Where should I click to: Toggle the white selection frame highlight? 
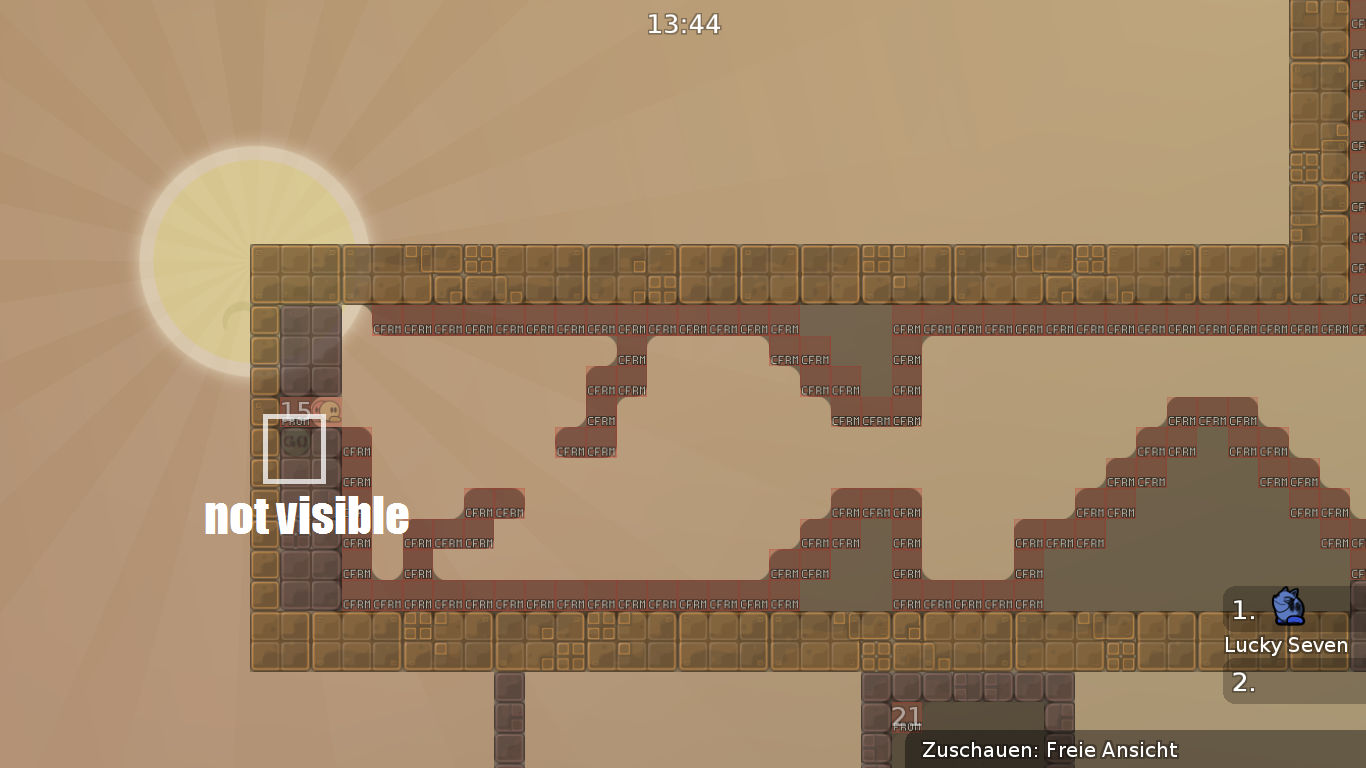click(x=295, y=447)
